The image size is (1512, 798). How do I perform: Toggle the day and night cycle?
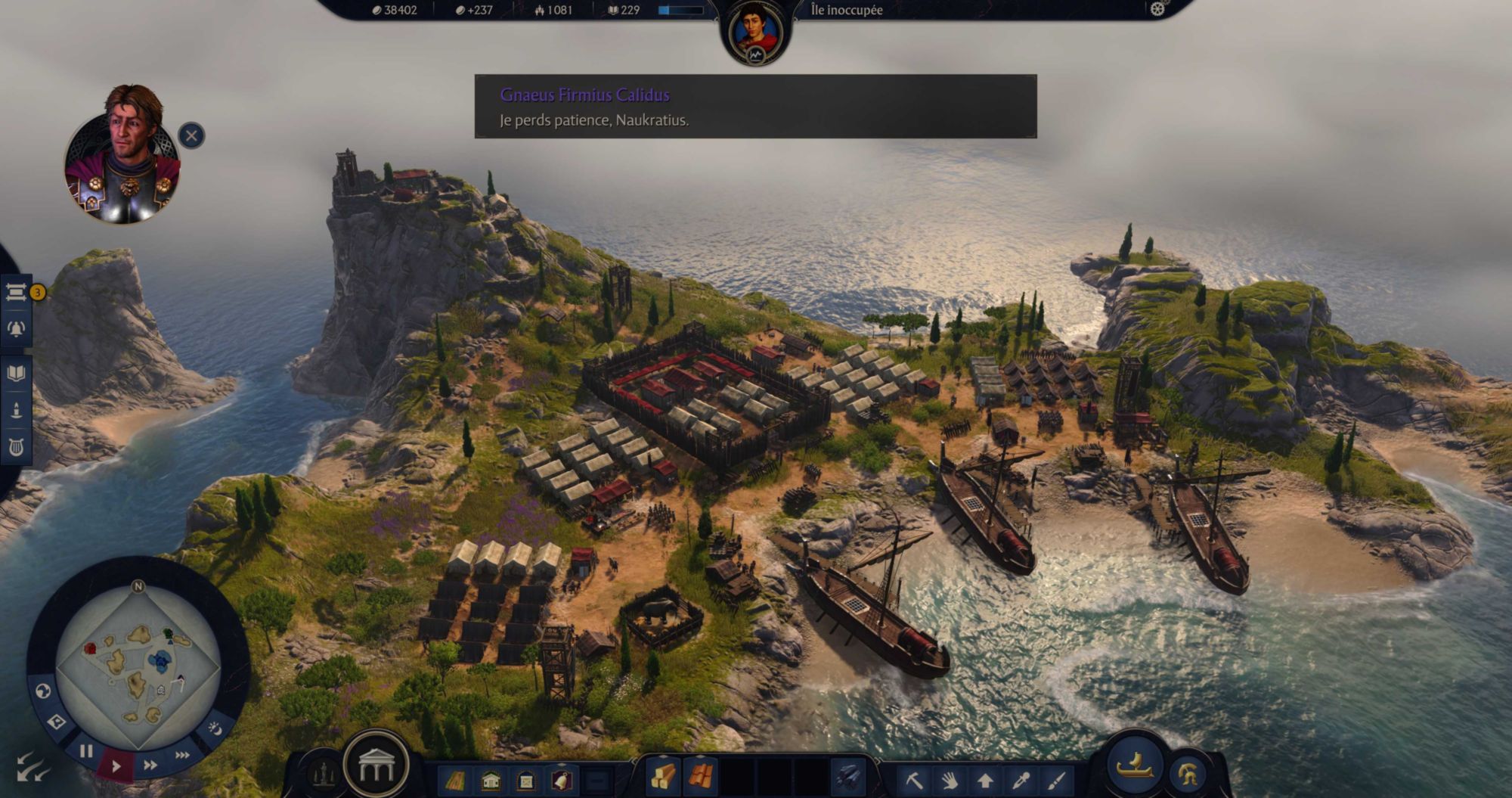point(215,728)
